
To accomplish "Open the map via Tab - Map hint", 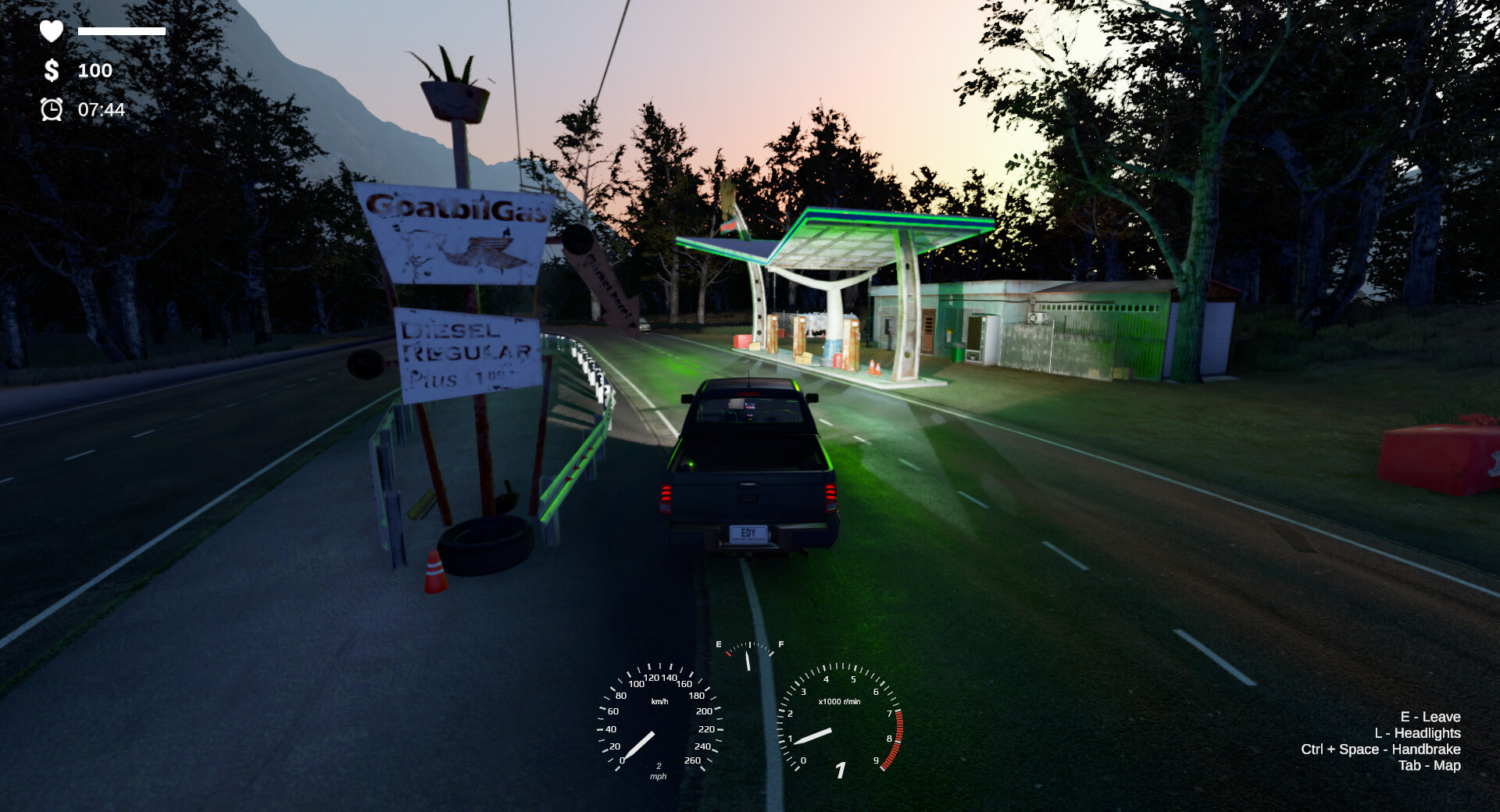I will [1431, 766].
